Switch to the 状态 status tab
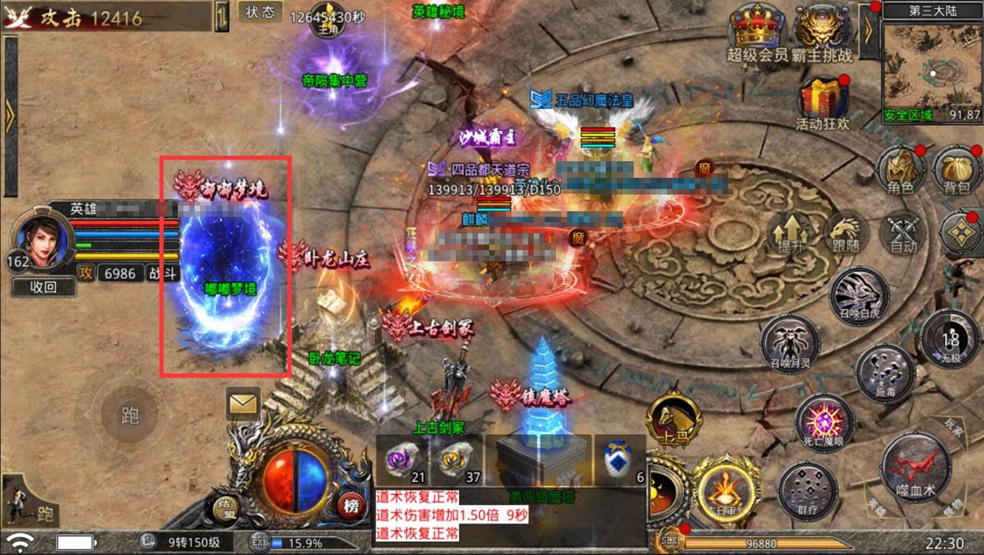Screen dimensions: 984x555 pyautogui.click(x=260, y=14)
